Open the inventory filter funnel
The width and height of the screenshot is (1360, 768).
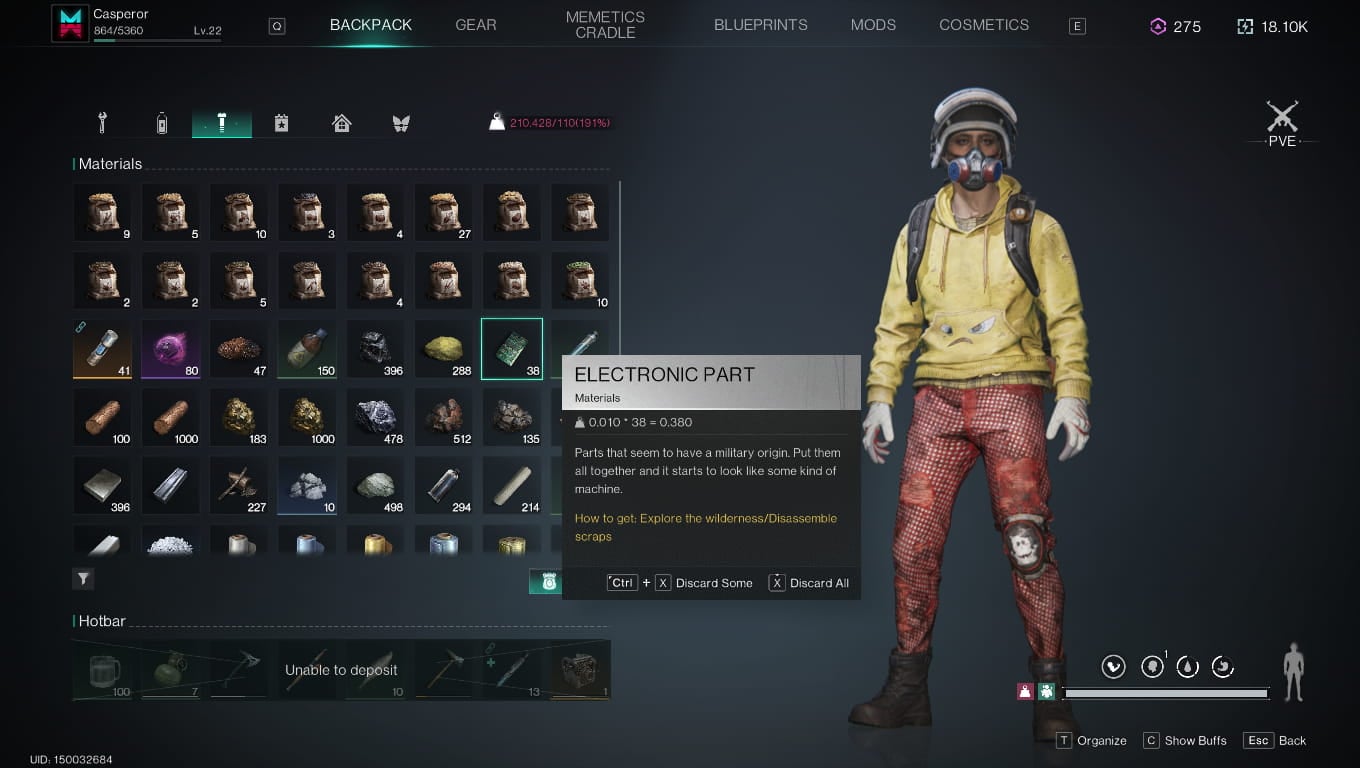(x=84, y=578)
